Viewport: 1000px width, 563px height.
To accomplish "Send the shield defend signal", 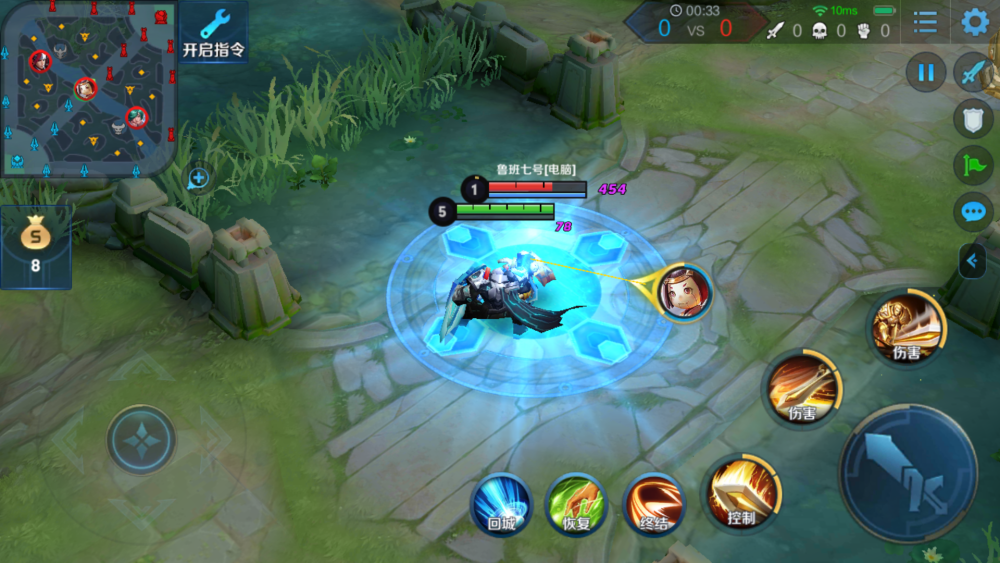I will pyautogui.click(x=973, y=118).
